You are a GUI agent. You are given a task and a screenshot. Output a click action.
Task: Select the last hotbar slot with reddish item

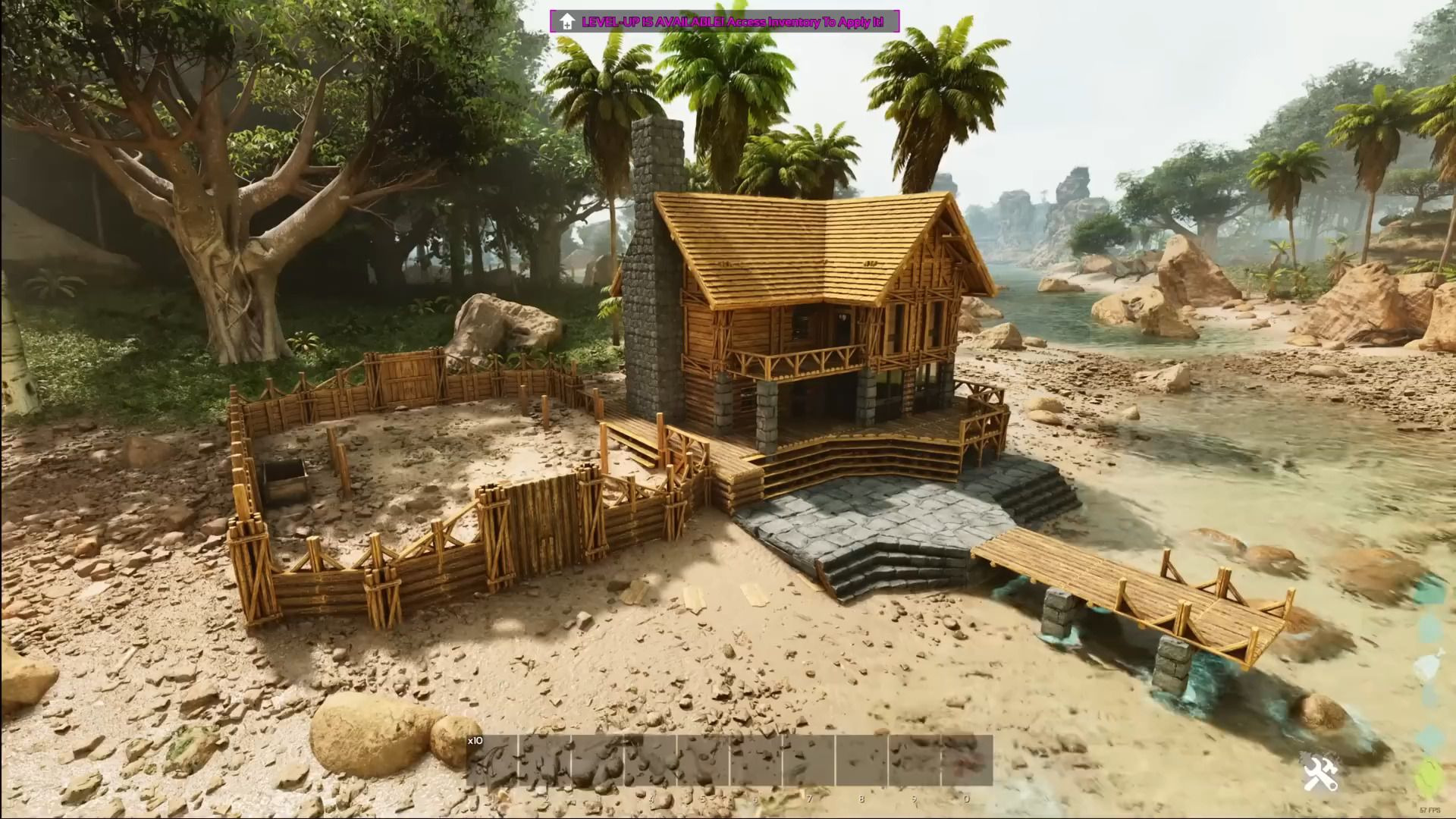click(x=967, y=760)
